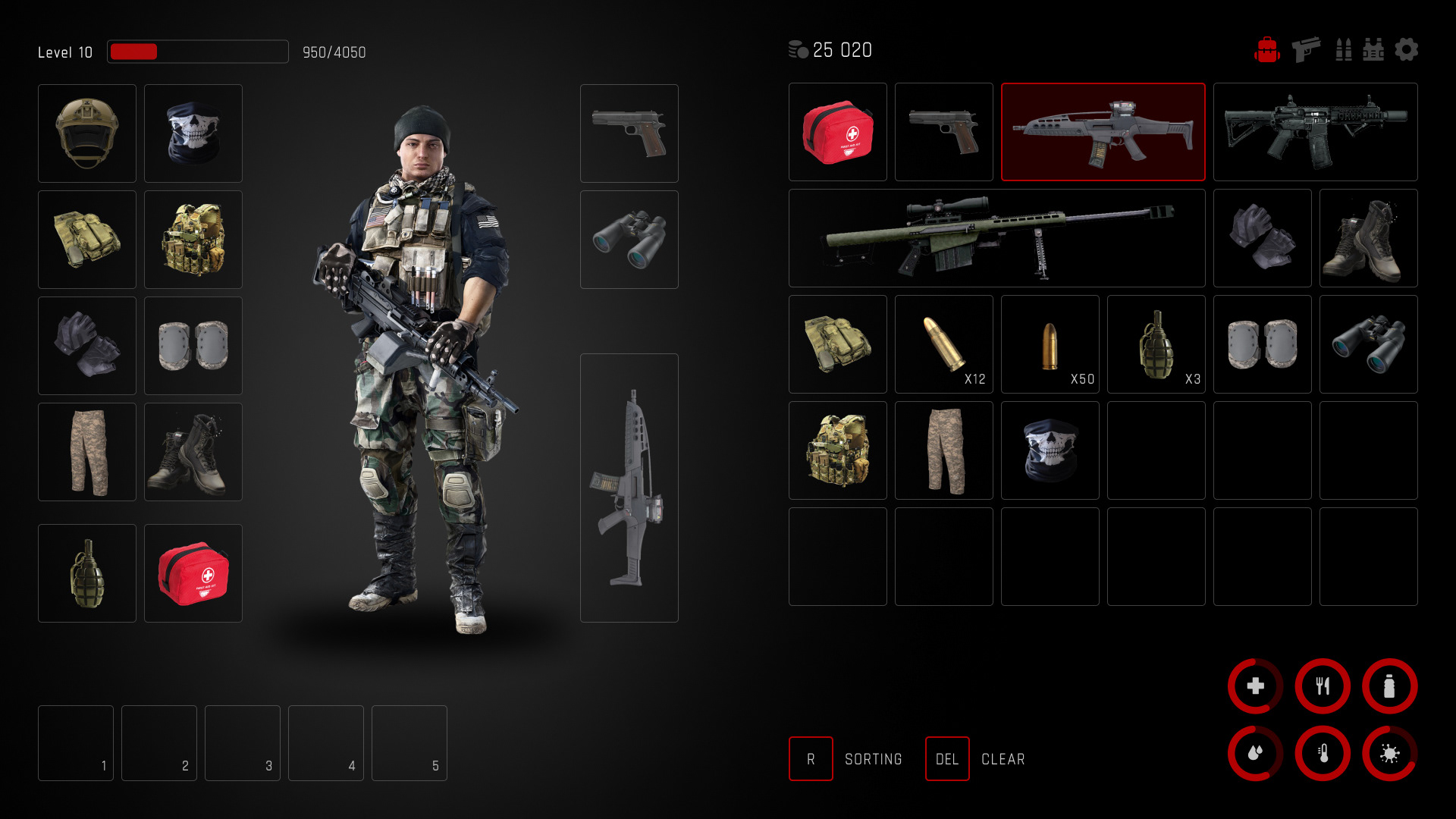This screenshot has height=819, width=1456.
Task: Choose the first aid kit in inventory
Action: pyautogui.click(x=837, y=132)
